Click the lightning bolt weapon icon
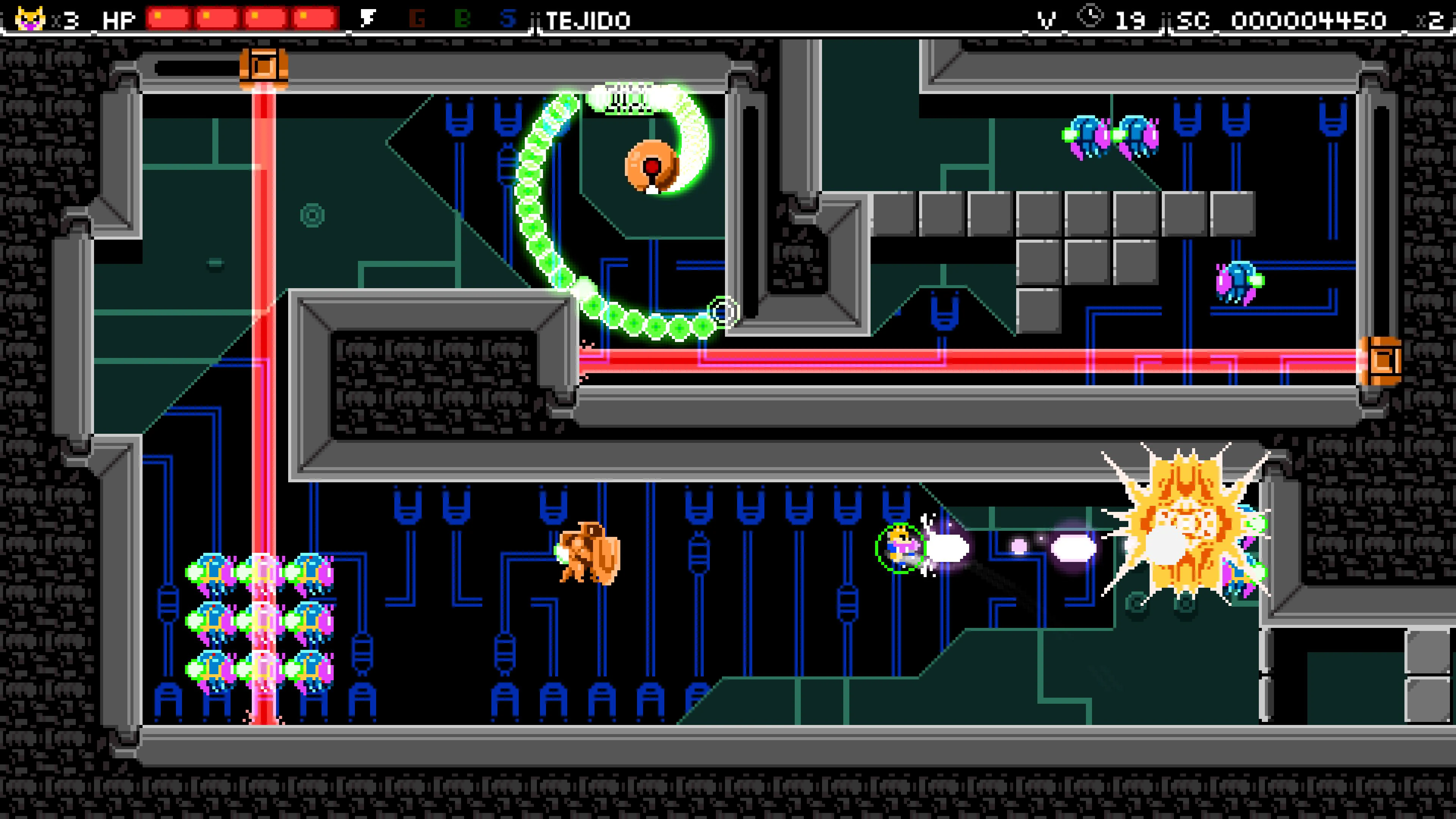The width and height of the screenshot is (1456, 819). tap(369, 19)
